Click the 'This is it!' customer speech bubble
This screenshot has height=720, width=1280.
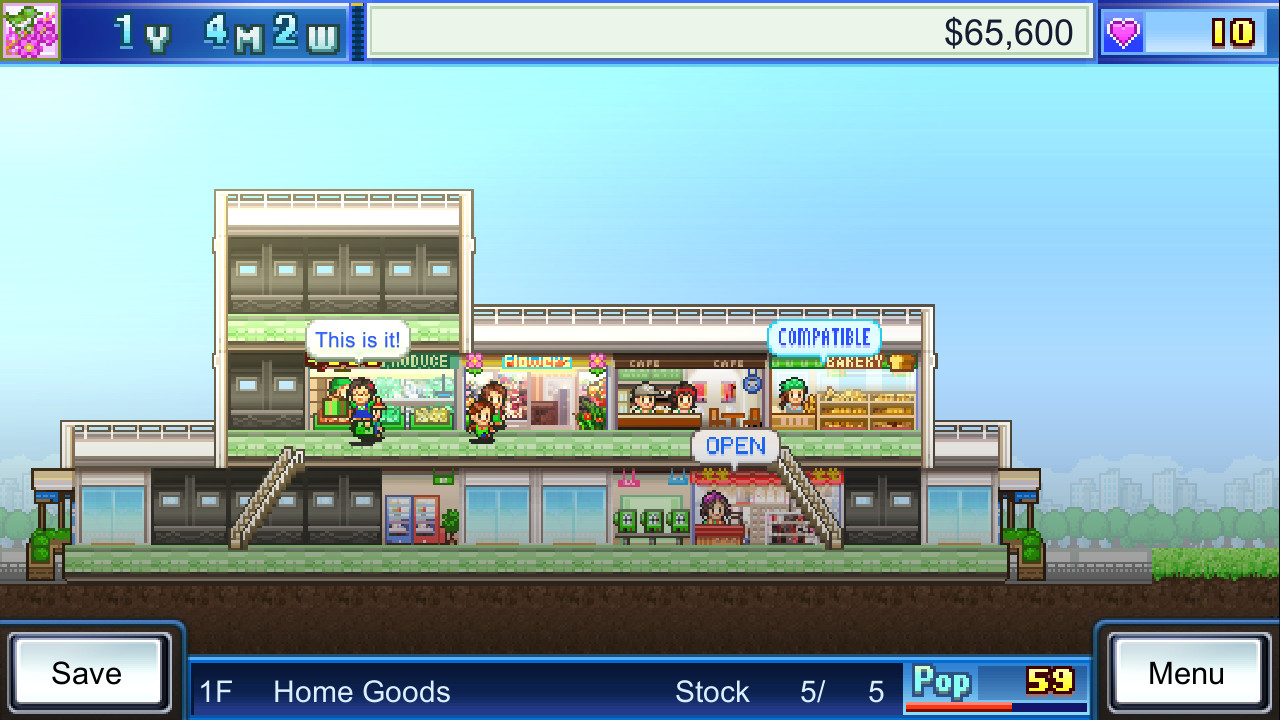pyautogui.click(x=360, y=339)
